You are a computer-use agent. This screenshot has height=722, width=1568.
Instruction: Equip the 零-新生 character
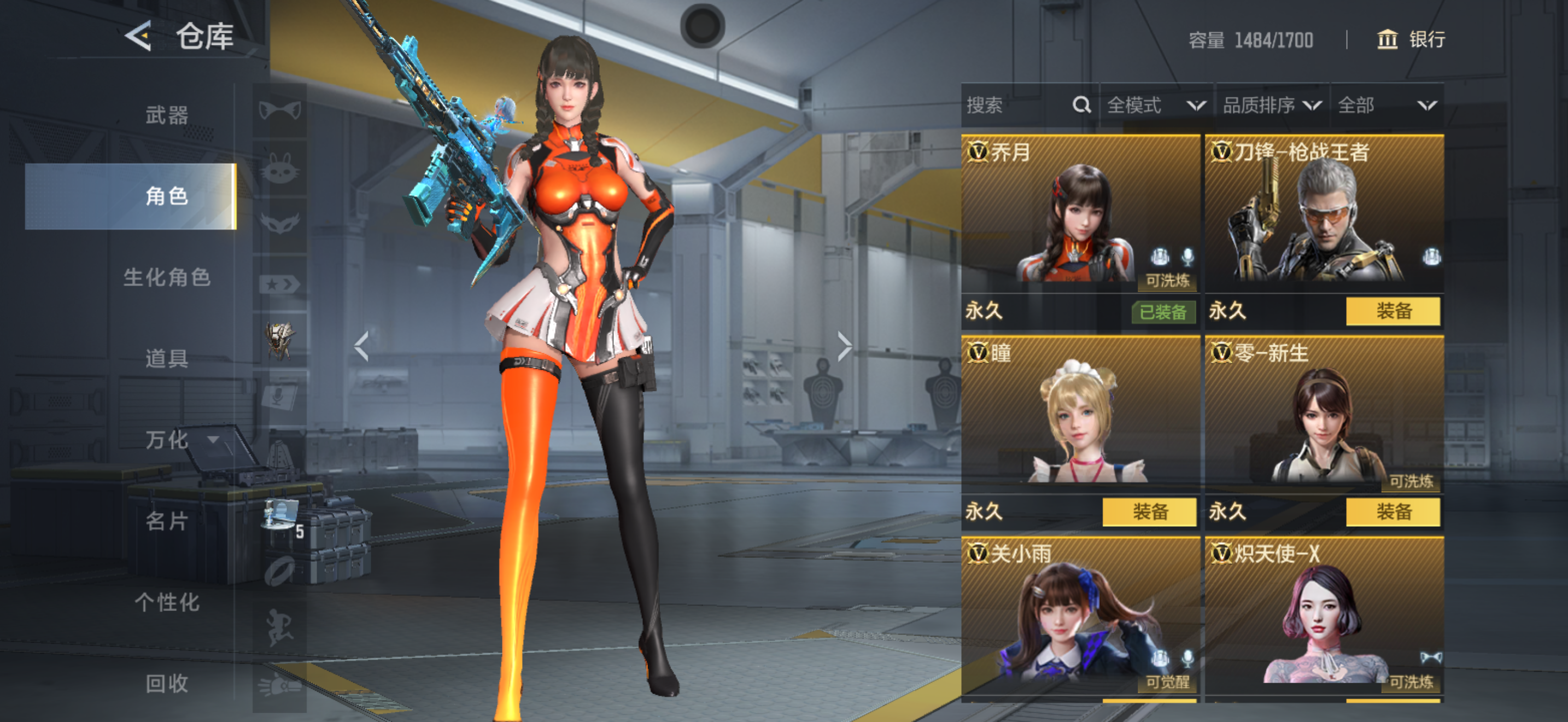click(x=1393, y=511)
